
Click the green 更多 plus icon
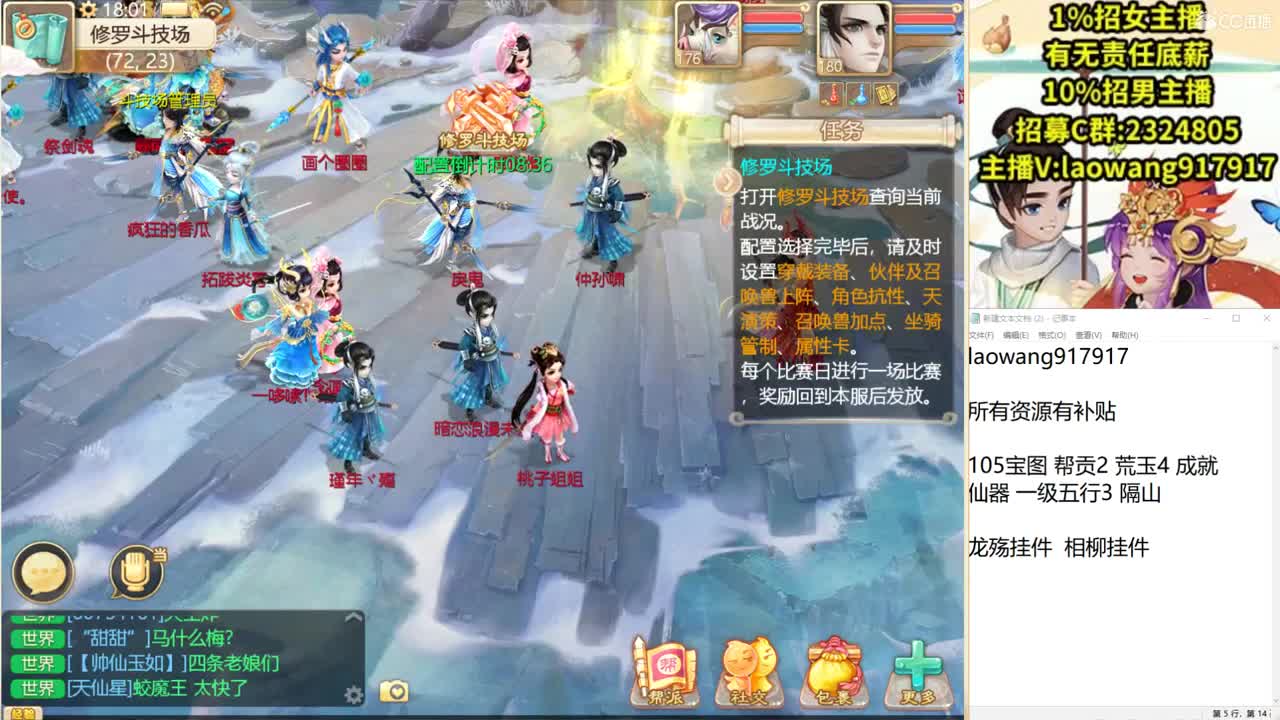[920, 668]
